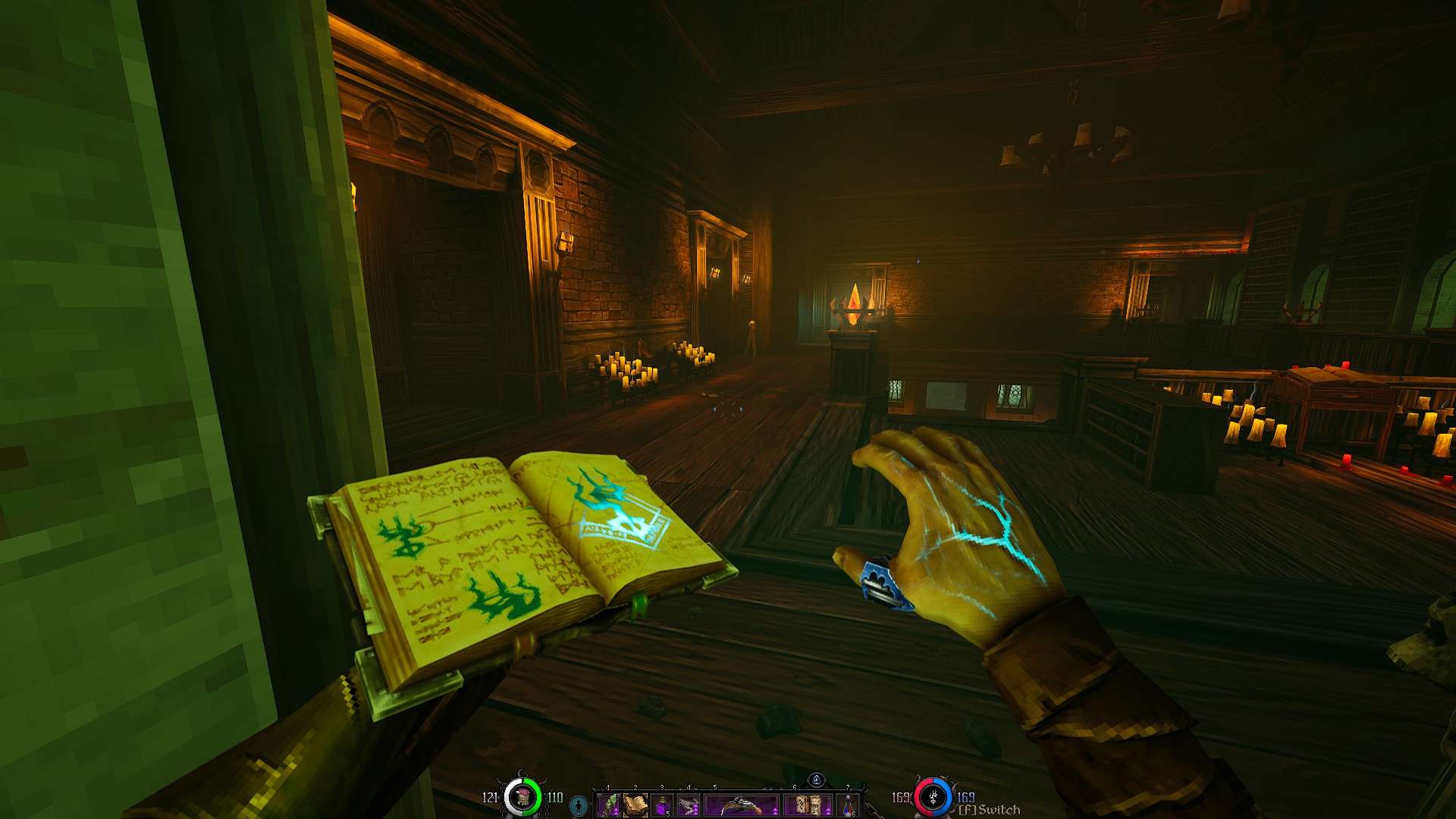Image resolution: width=1456 pixels, height=819 pixels.
Task: Click the blue gem crest above the hotbar
Action: click(x=816, y=780)
